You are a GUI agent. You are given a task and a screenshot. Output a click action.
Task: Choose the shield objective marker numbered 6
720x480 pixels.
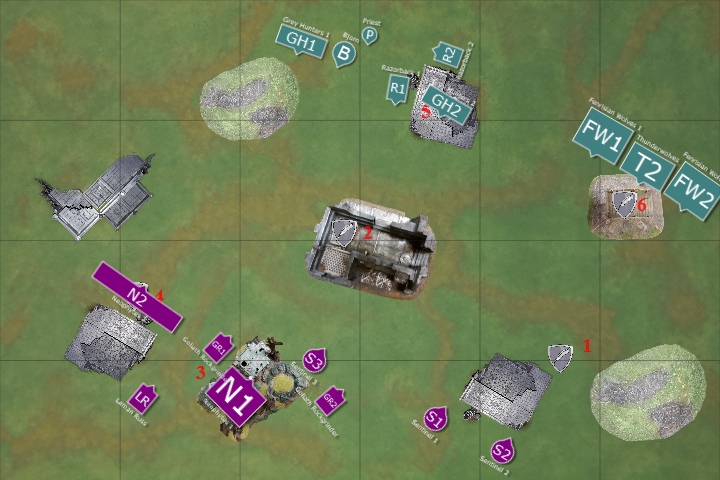pyautogui.click(x=626, y=204)
